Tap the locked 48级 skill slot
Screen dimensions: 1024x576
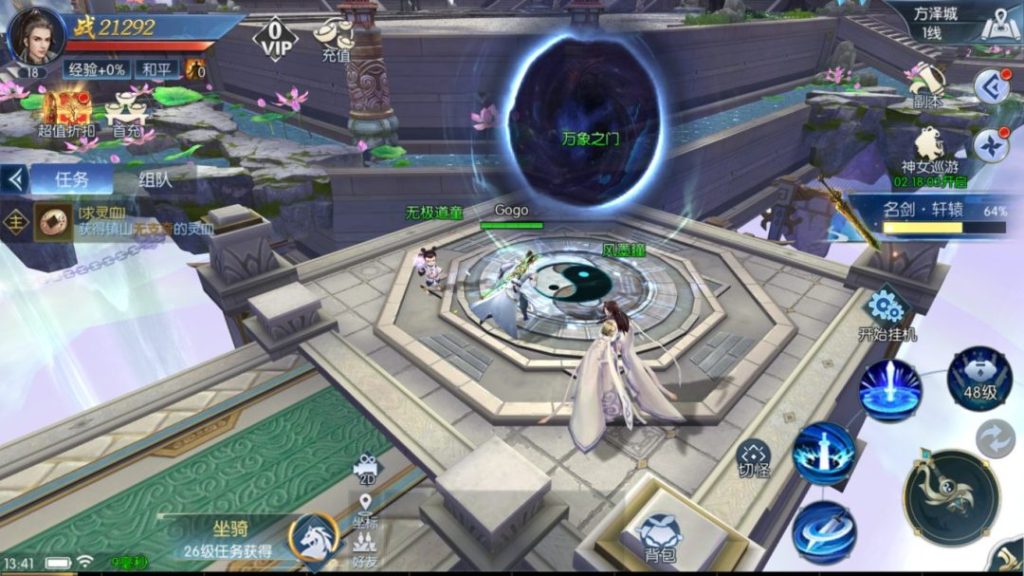click(980, 379)
